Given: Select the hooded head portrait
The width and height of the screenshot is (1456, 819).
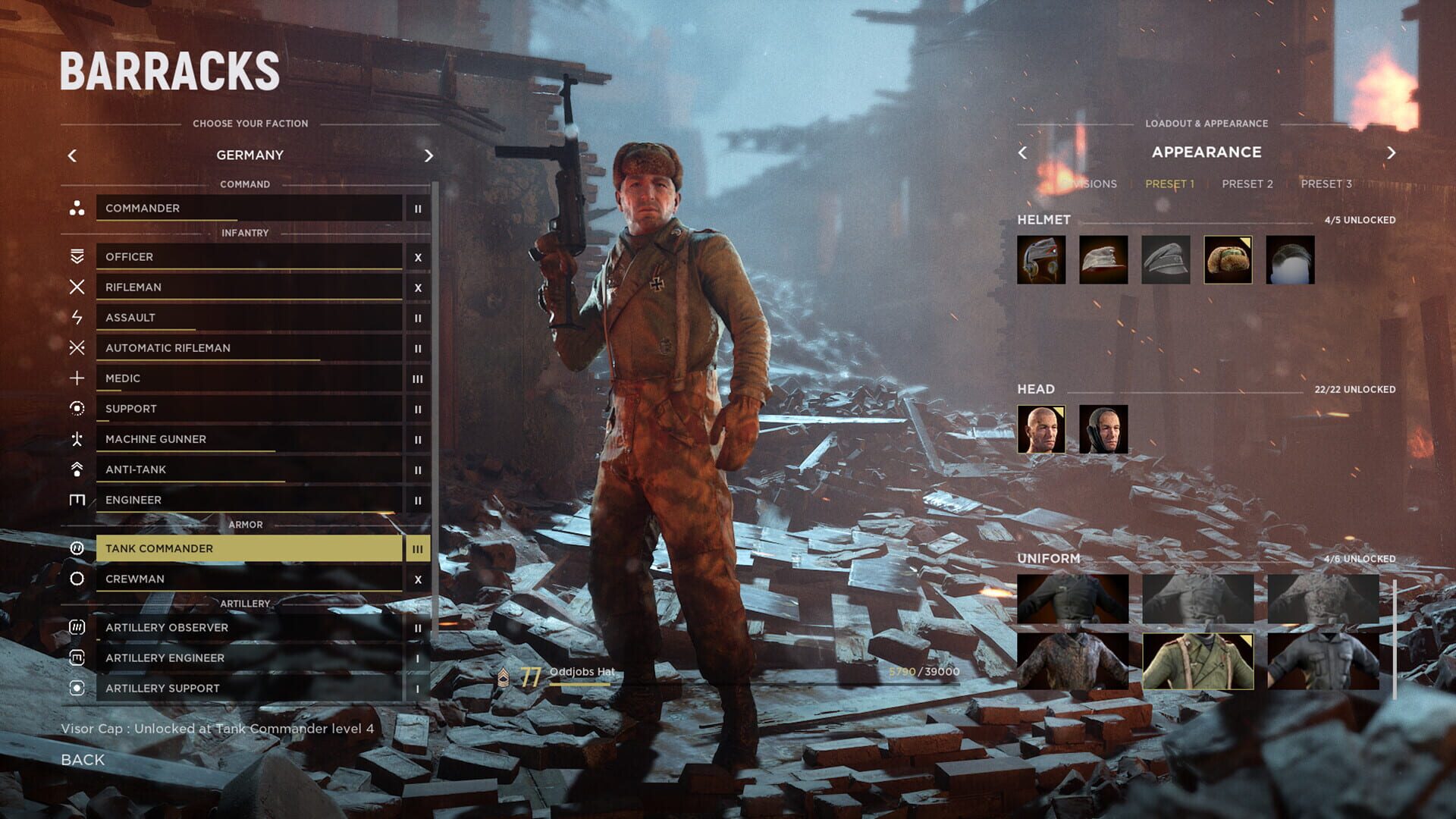Looking at the screenshot, I should point(1103,430).
